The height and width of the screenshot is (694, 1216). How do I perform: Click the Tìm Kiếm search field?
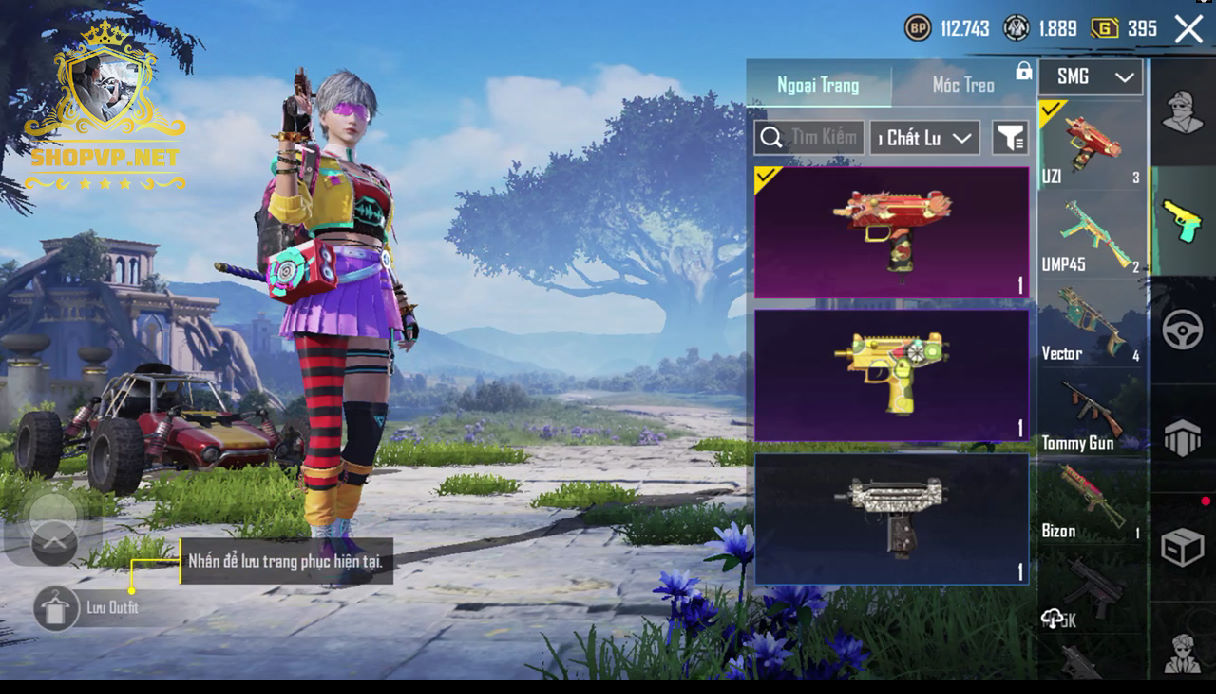click(x=810, y=138)
